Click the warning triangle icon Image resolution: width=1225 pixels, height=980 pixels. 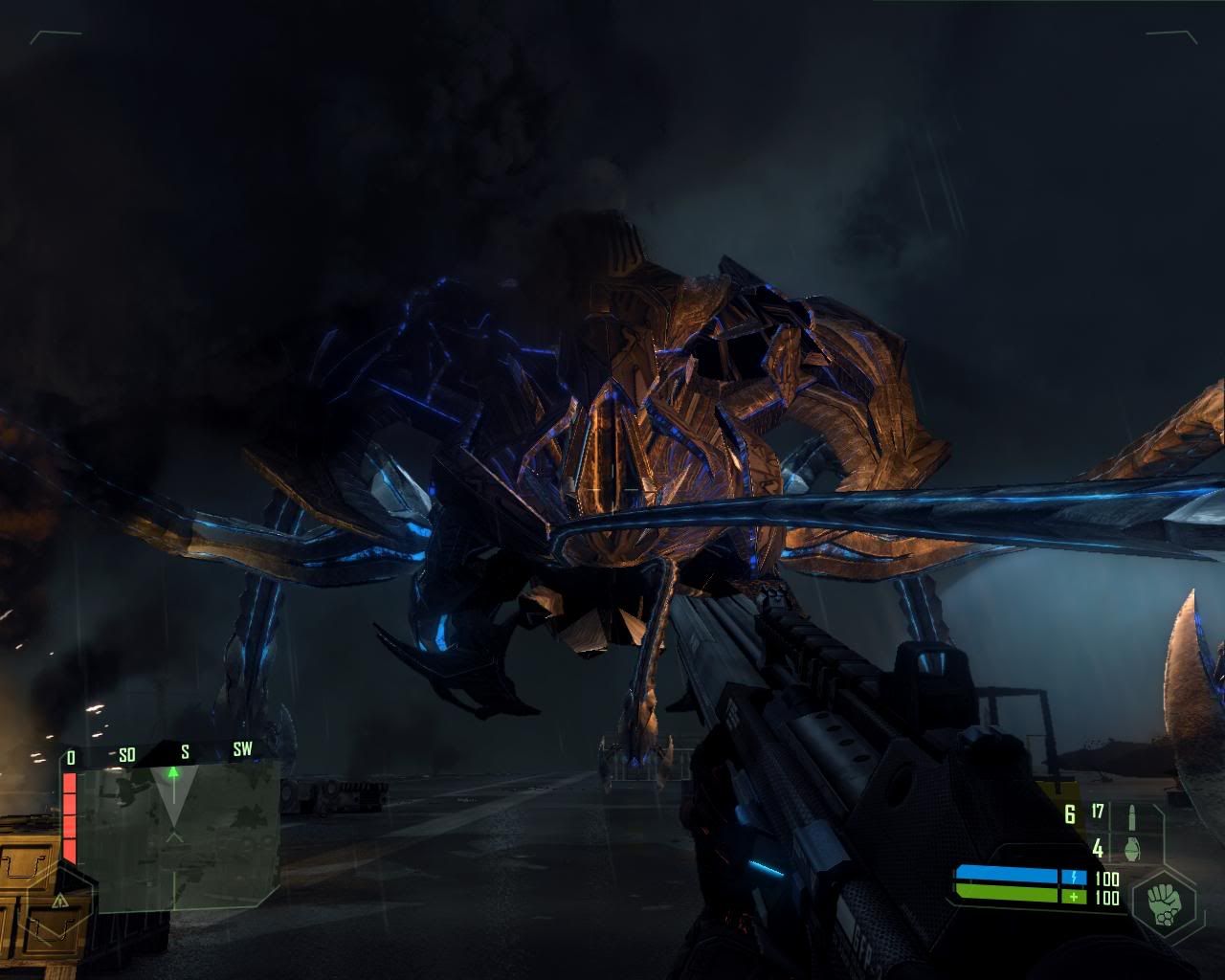click(60, 900)
